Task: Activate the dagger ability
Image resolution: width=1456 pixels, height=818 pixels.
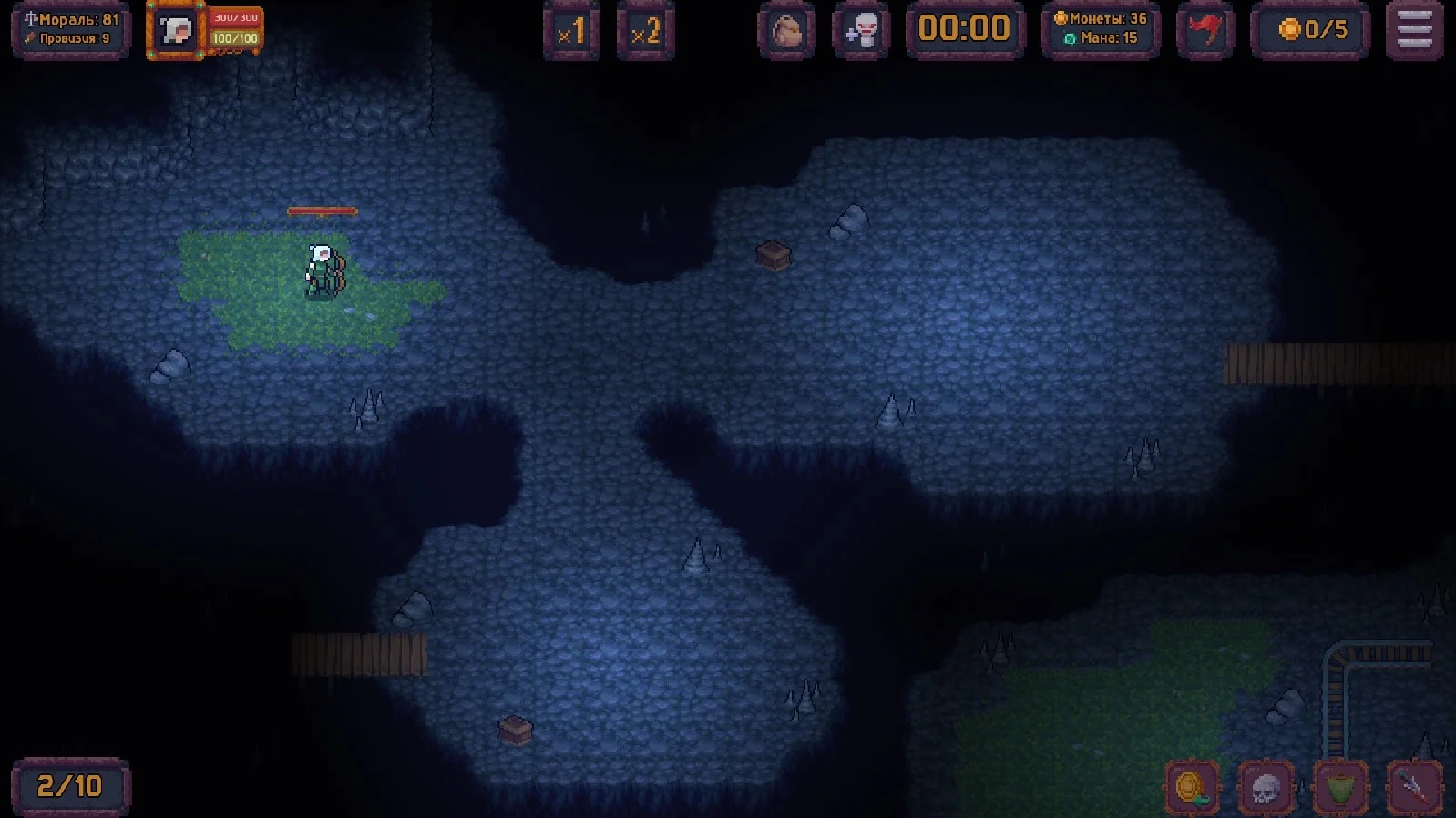Action: coord(1414,788)
